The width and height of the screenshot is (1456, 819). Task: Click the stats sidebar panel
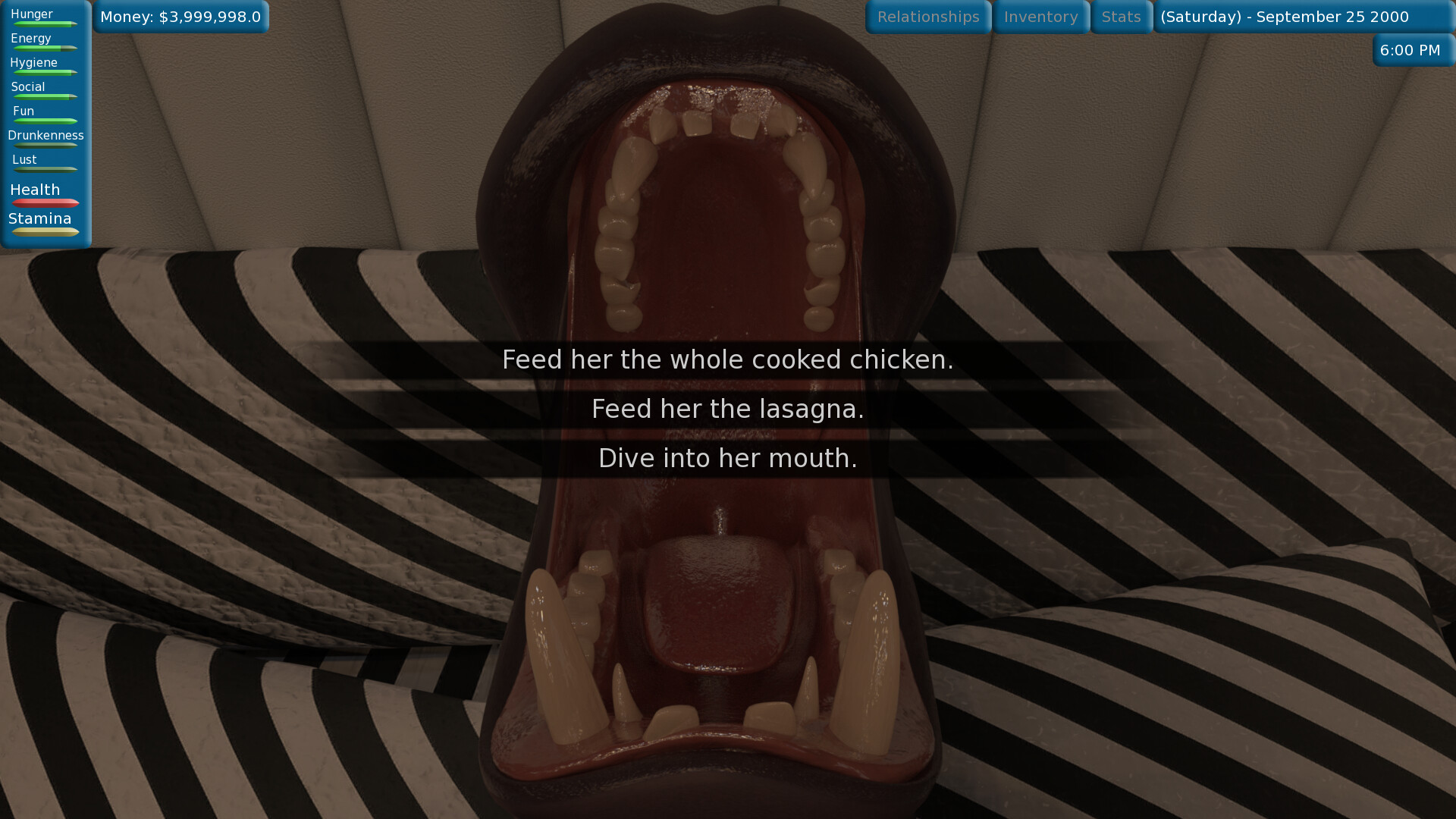[x=45, y=121]
